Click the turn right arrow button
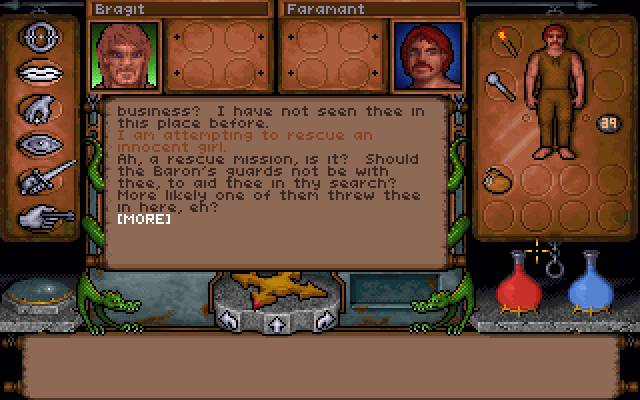The height and width of the screenshot is (400, 640). coord(324,321)
